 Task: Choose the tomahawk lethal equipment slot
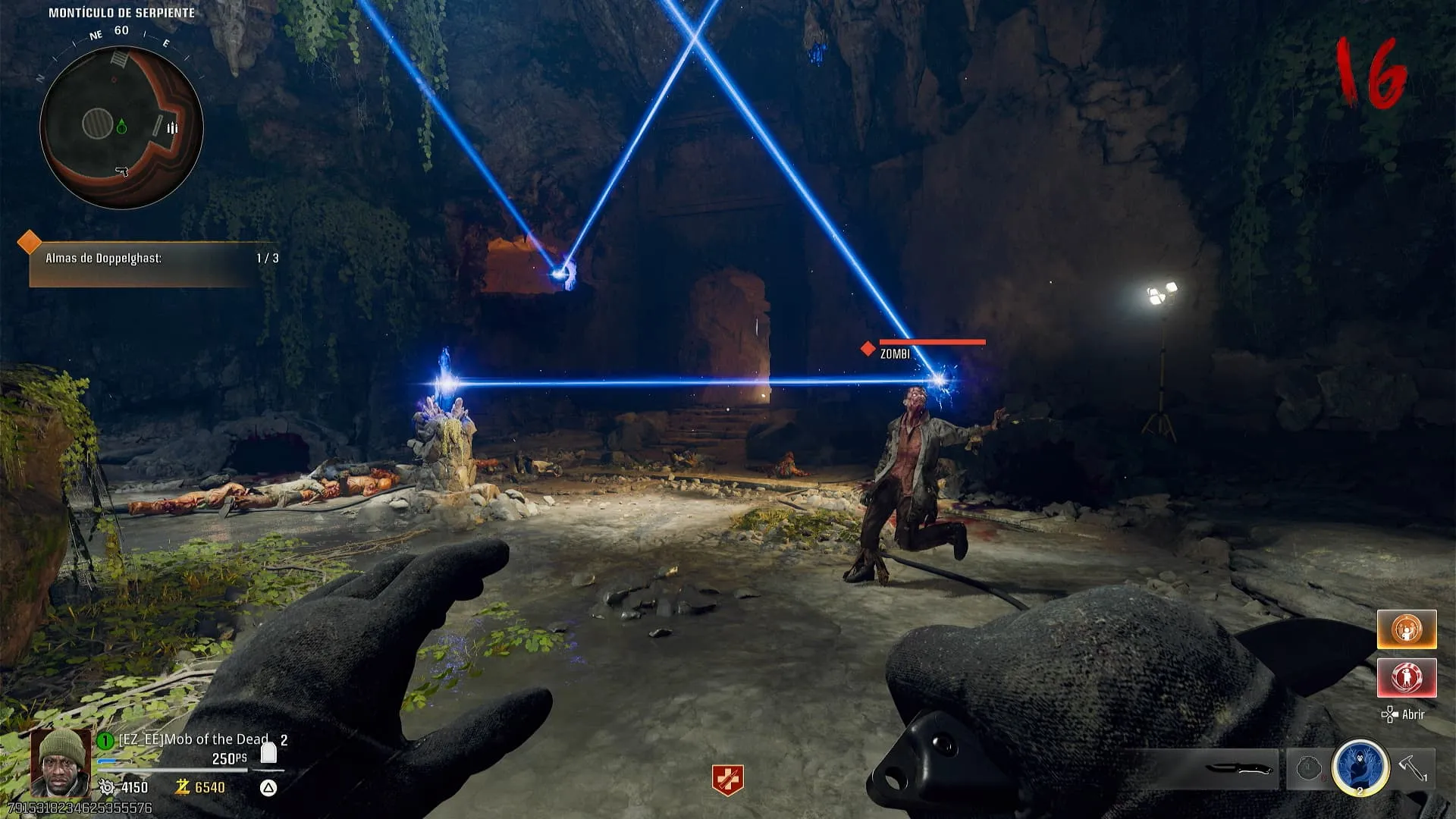click(1412, 767)
